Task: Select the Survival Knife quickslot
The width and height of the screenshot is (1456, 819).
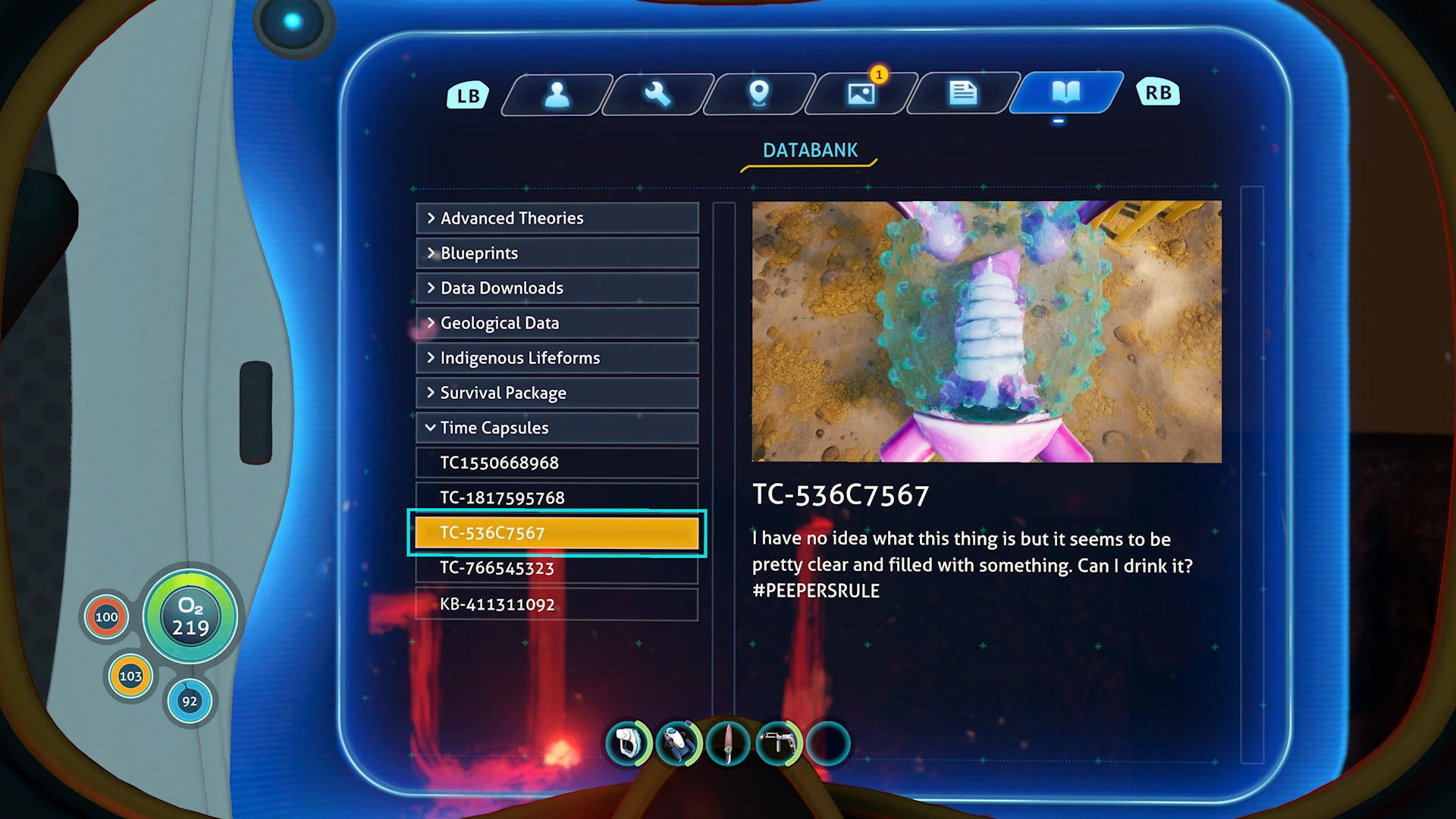Action: pos(727,743)
